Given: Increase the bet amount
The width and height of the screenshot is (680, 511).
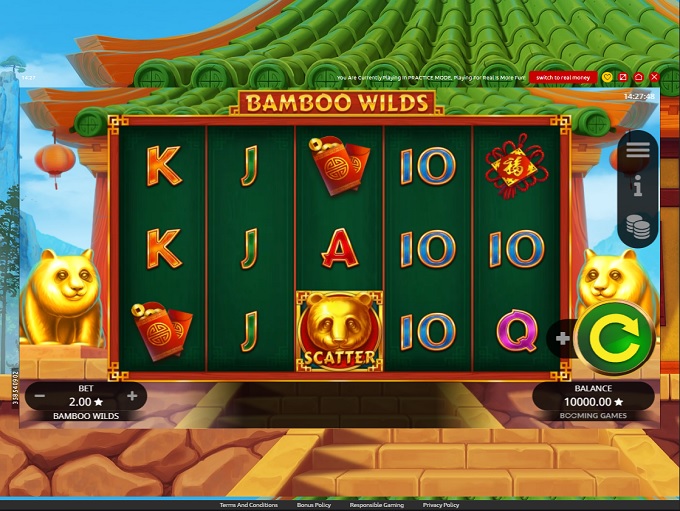Looking at the screenshot, I should (131, 396).
